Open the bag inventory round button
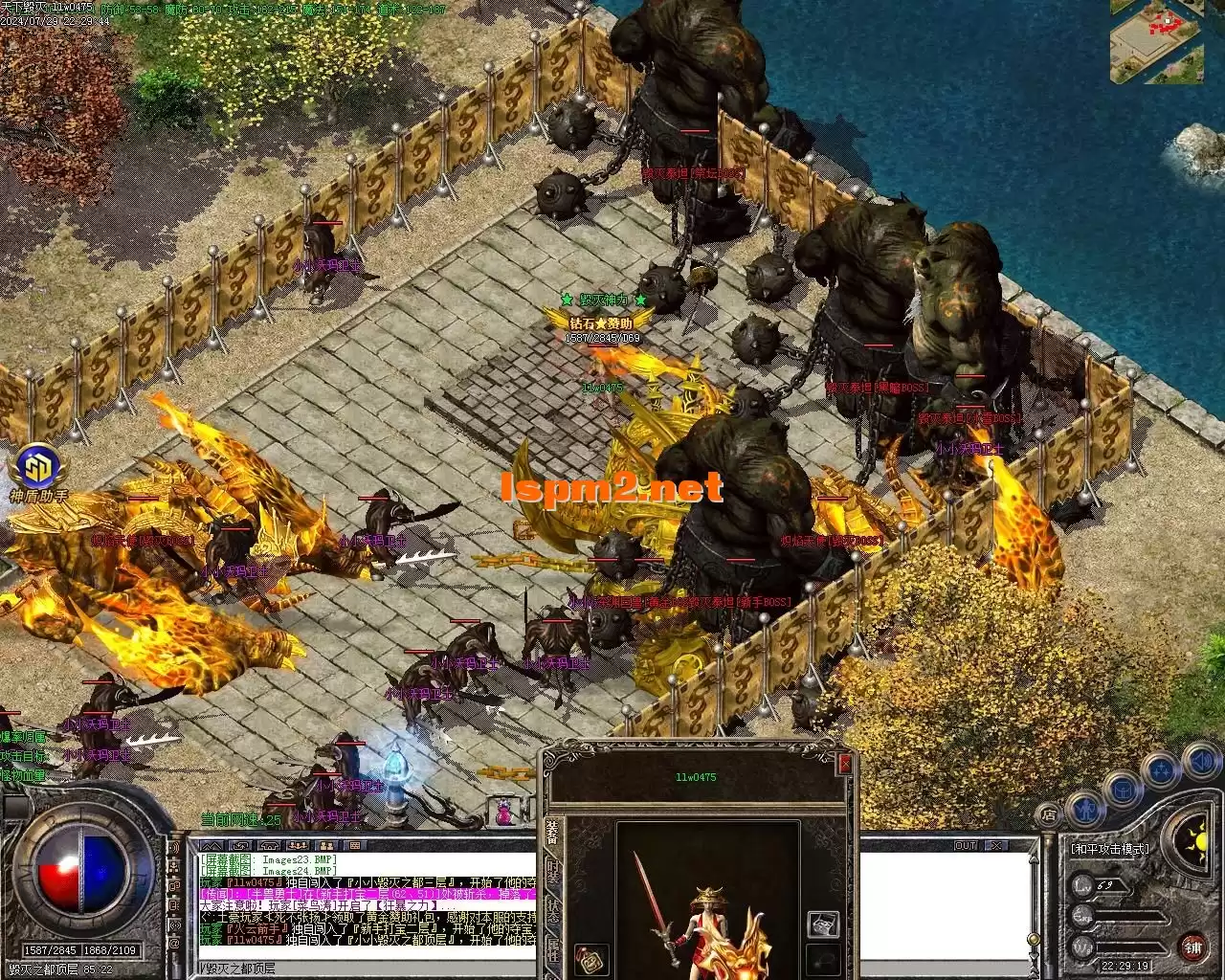The height and width of the screenshot is (980, 1225). click(1123, 788)
